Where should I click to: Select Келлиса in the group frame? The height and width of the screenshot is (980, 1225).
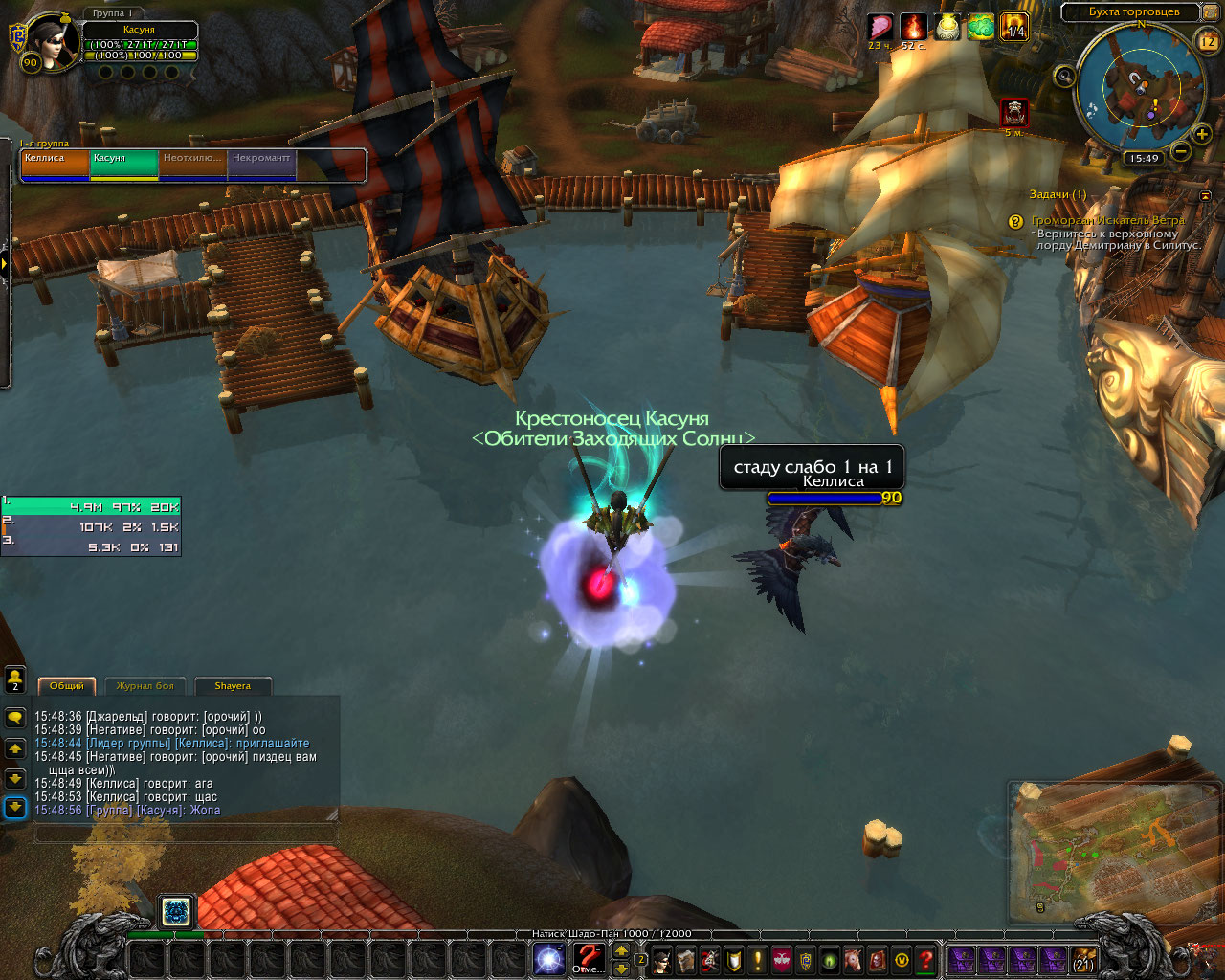(x=56, y=165)
